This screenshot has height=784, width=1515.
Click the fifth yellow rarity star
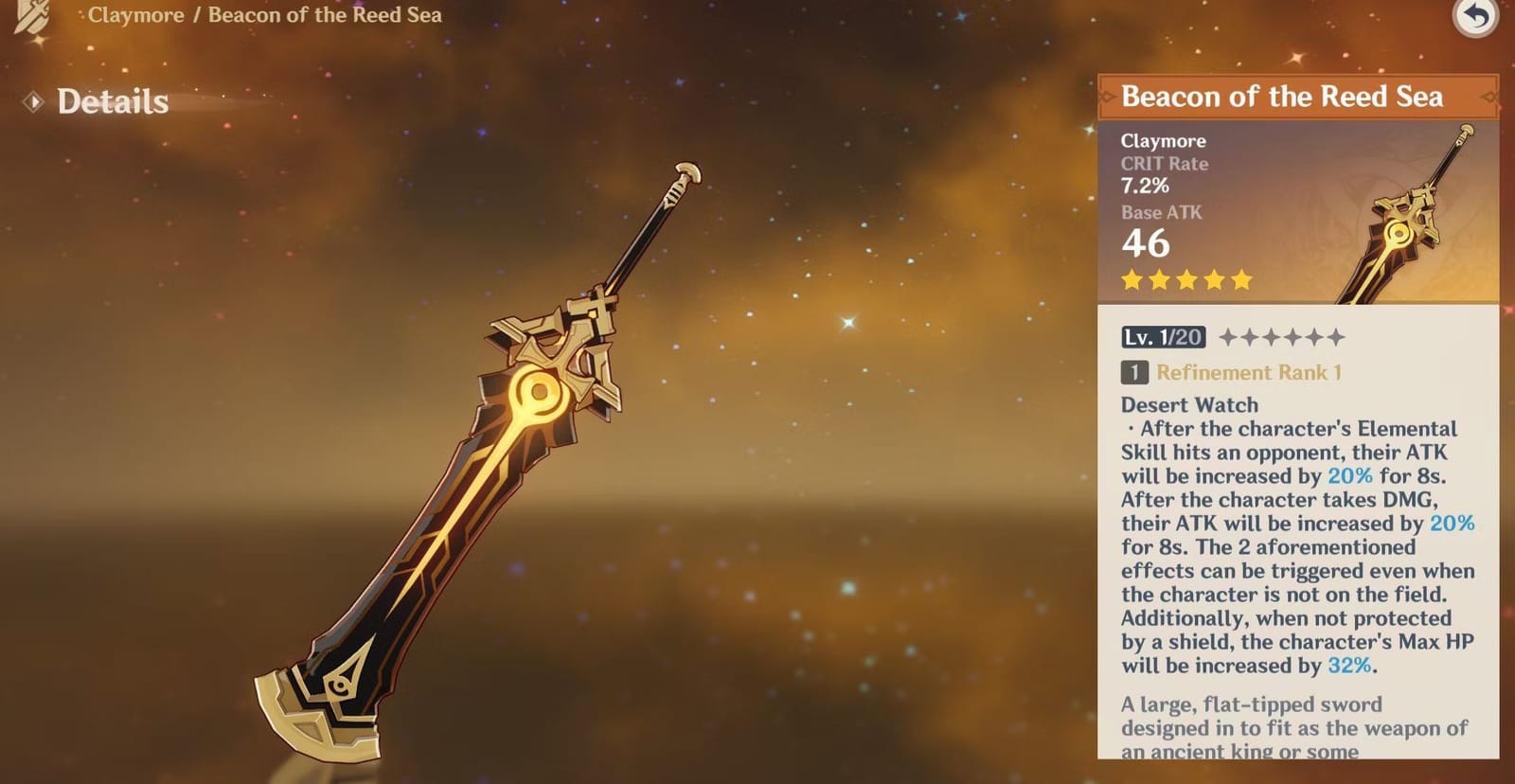pos(1239,279)
